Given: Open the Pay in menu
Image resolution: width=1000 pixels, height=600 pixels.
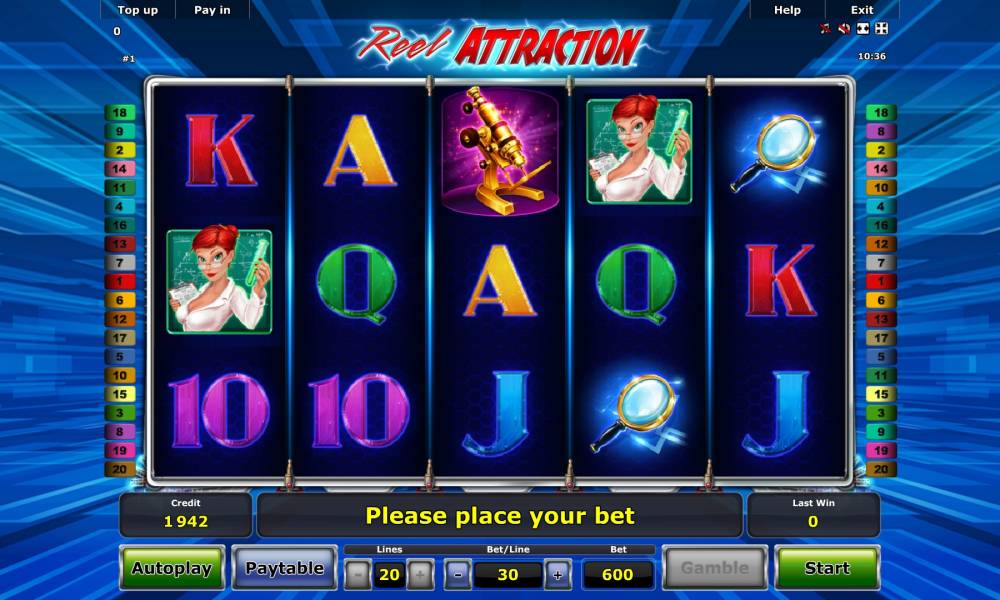Looking at the screenshot, I should coord(212,10).
